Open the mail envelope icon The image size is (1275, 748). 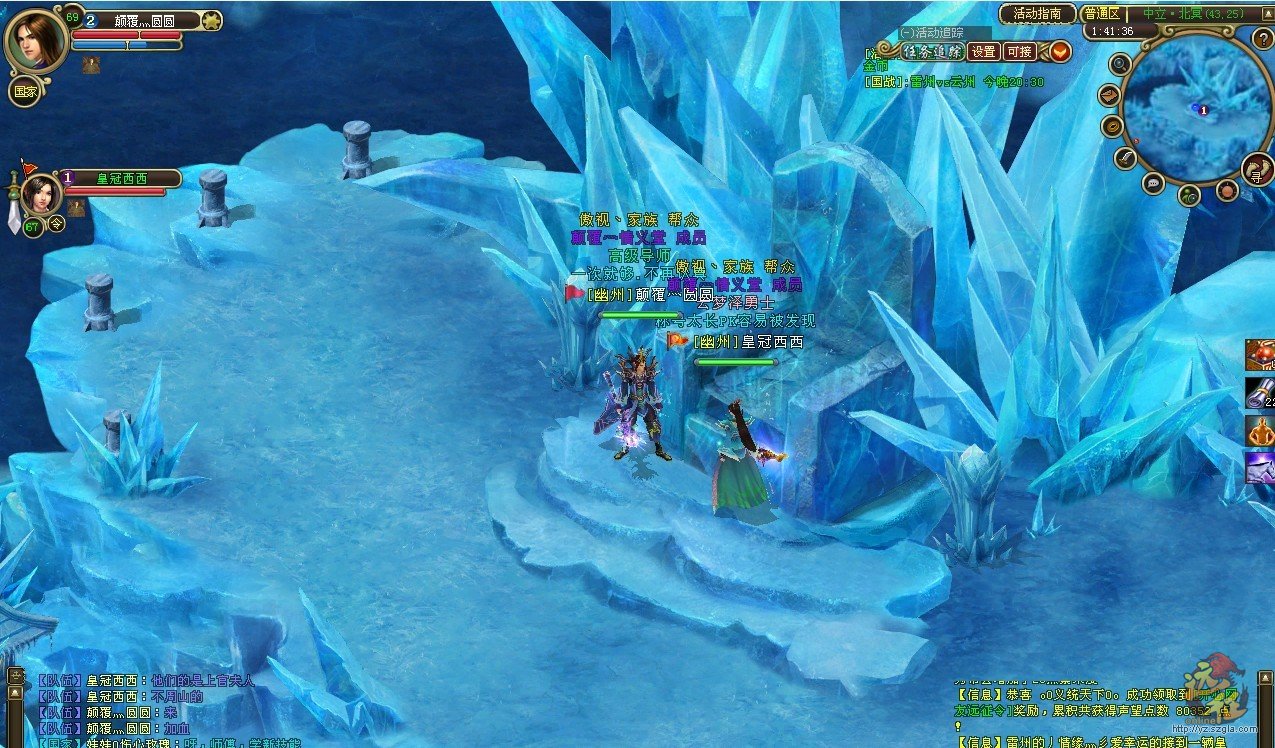[1109, 95]
